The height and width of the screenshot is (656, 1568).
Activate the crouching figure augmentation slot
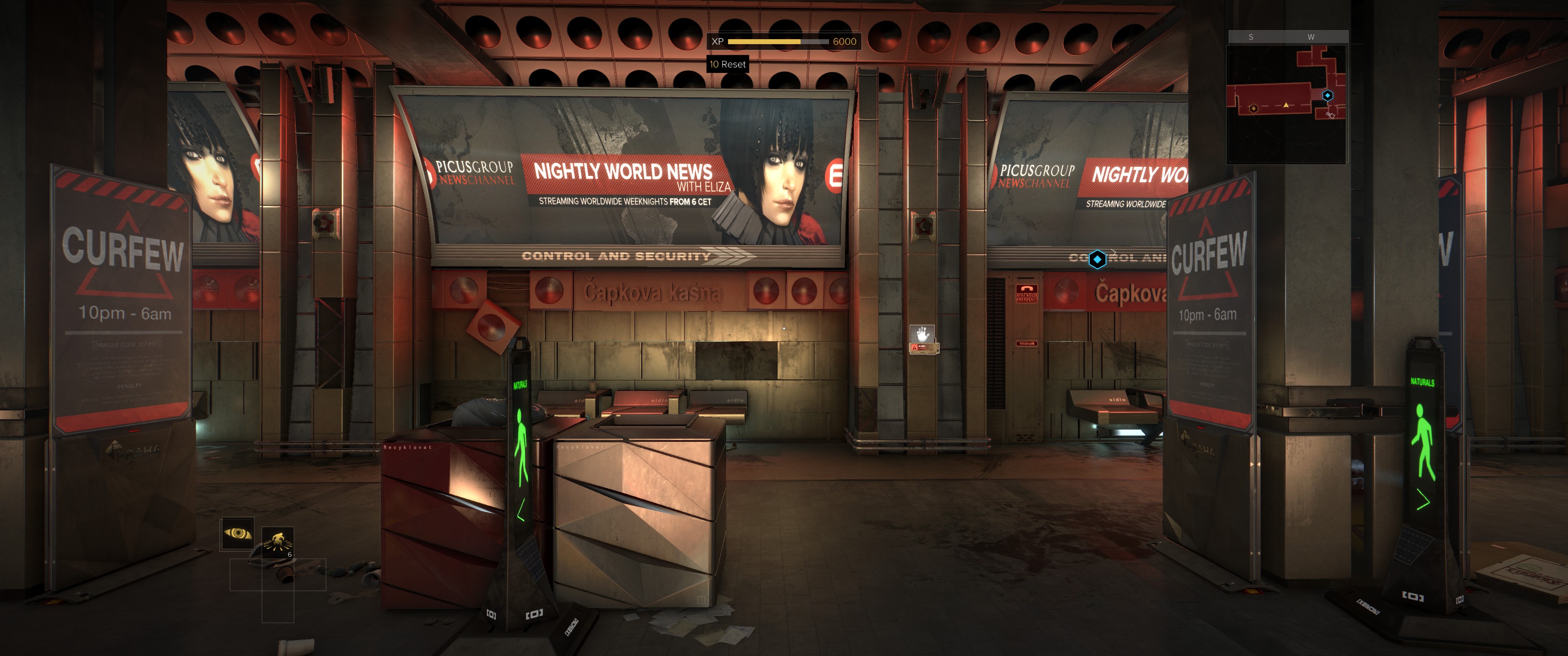point(278,542)
